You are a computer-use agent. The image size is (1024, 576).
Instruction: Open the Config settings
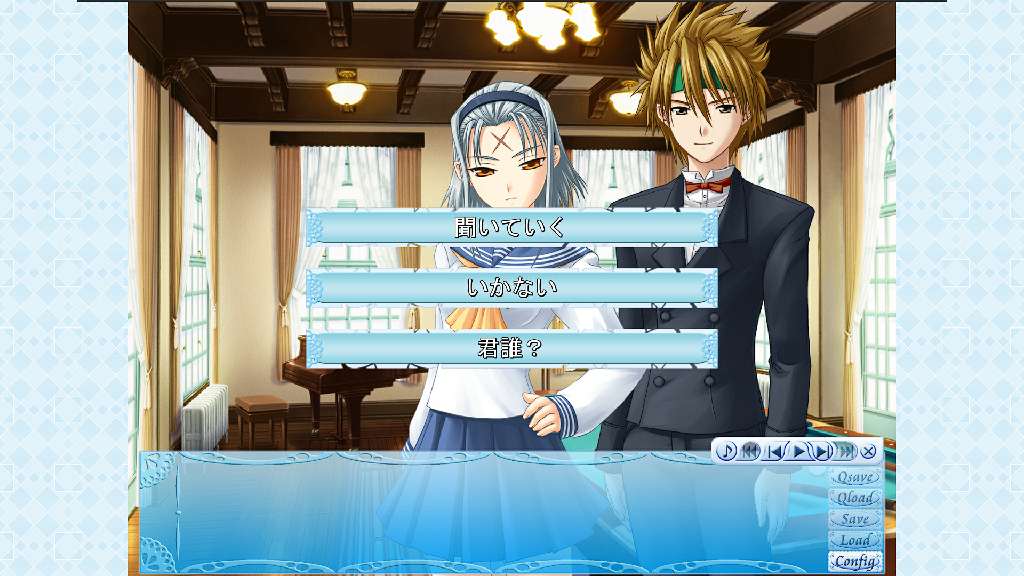[x=855, y=561]
